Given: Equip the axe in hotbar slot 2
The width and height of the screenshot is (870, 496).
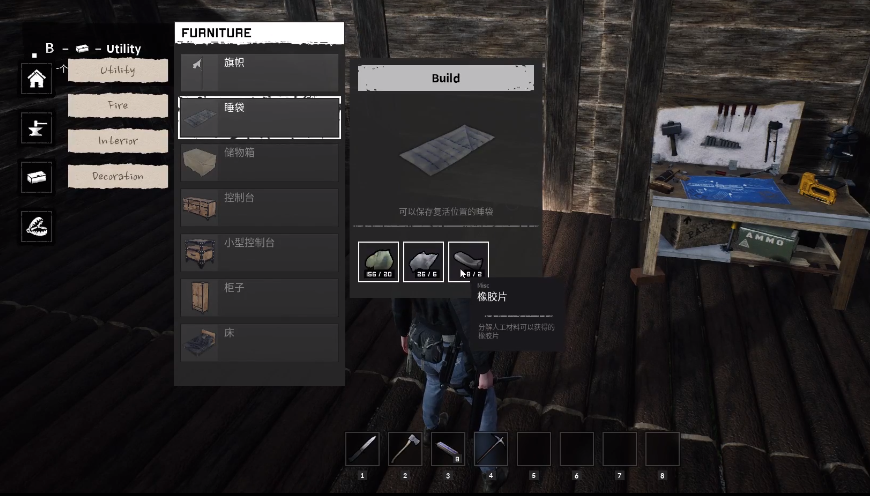Looking at the screenshot, I should pyautogui.click(x=405, y=449).
